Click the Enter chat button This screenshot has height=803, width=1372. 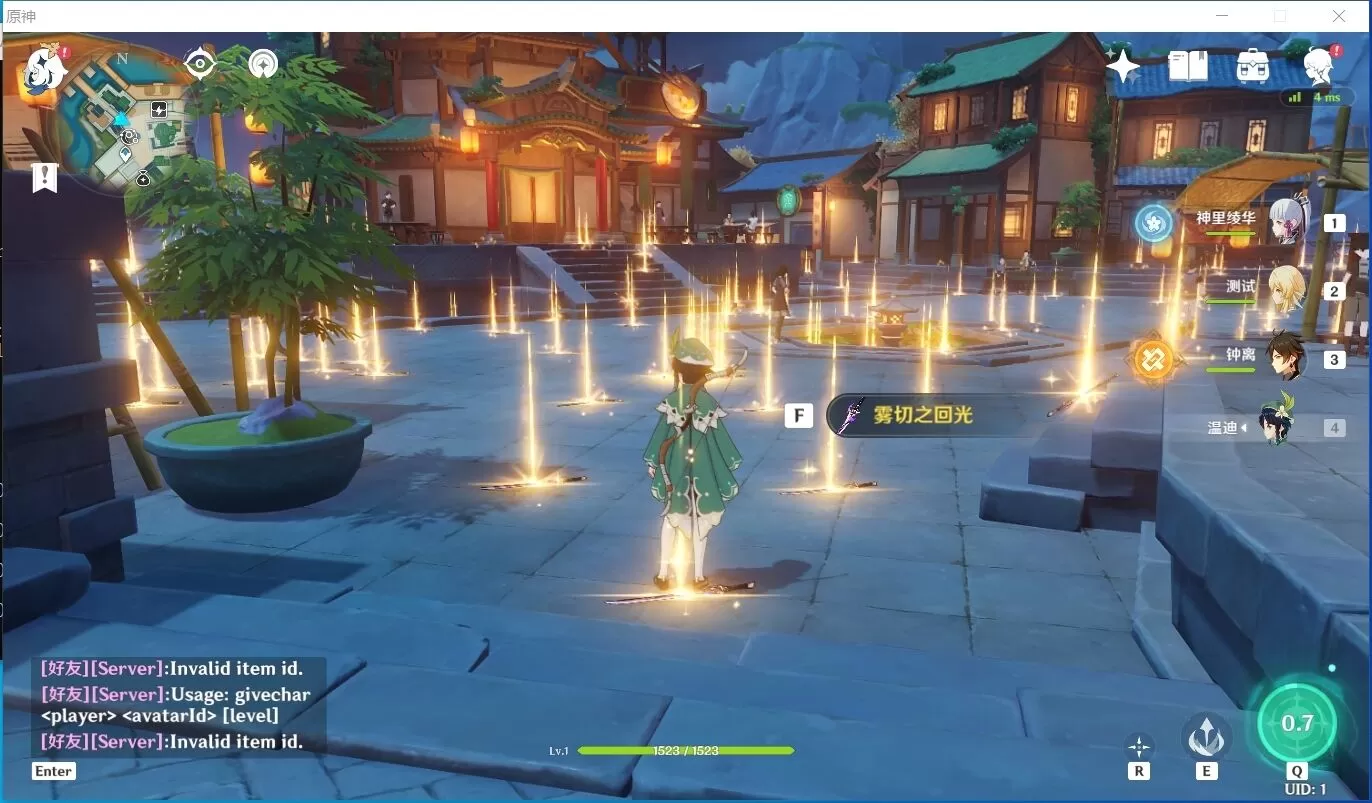53,771
